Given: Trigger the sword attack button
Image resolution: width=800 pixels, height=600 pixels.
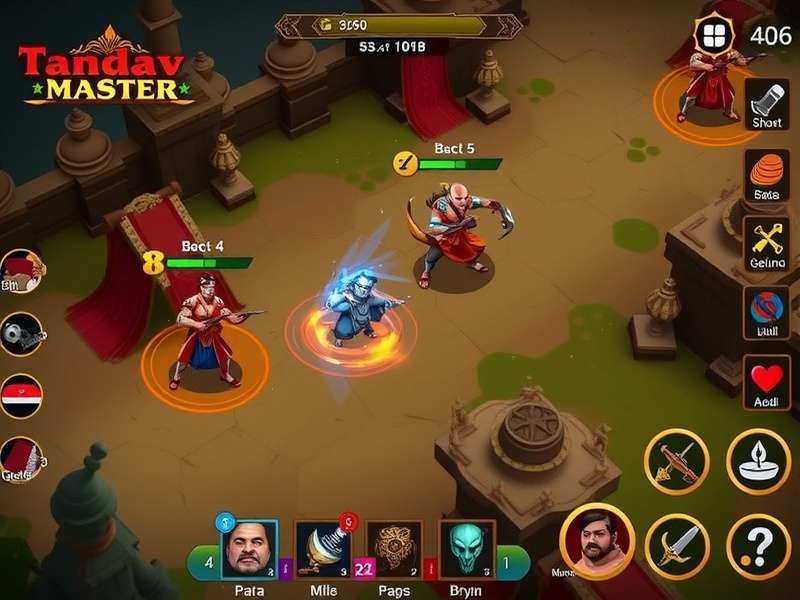Looking at the screenshot, I should [677, 546].
